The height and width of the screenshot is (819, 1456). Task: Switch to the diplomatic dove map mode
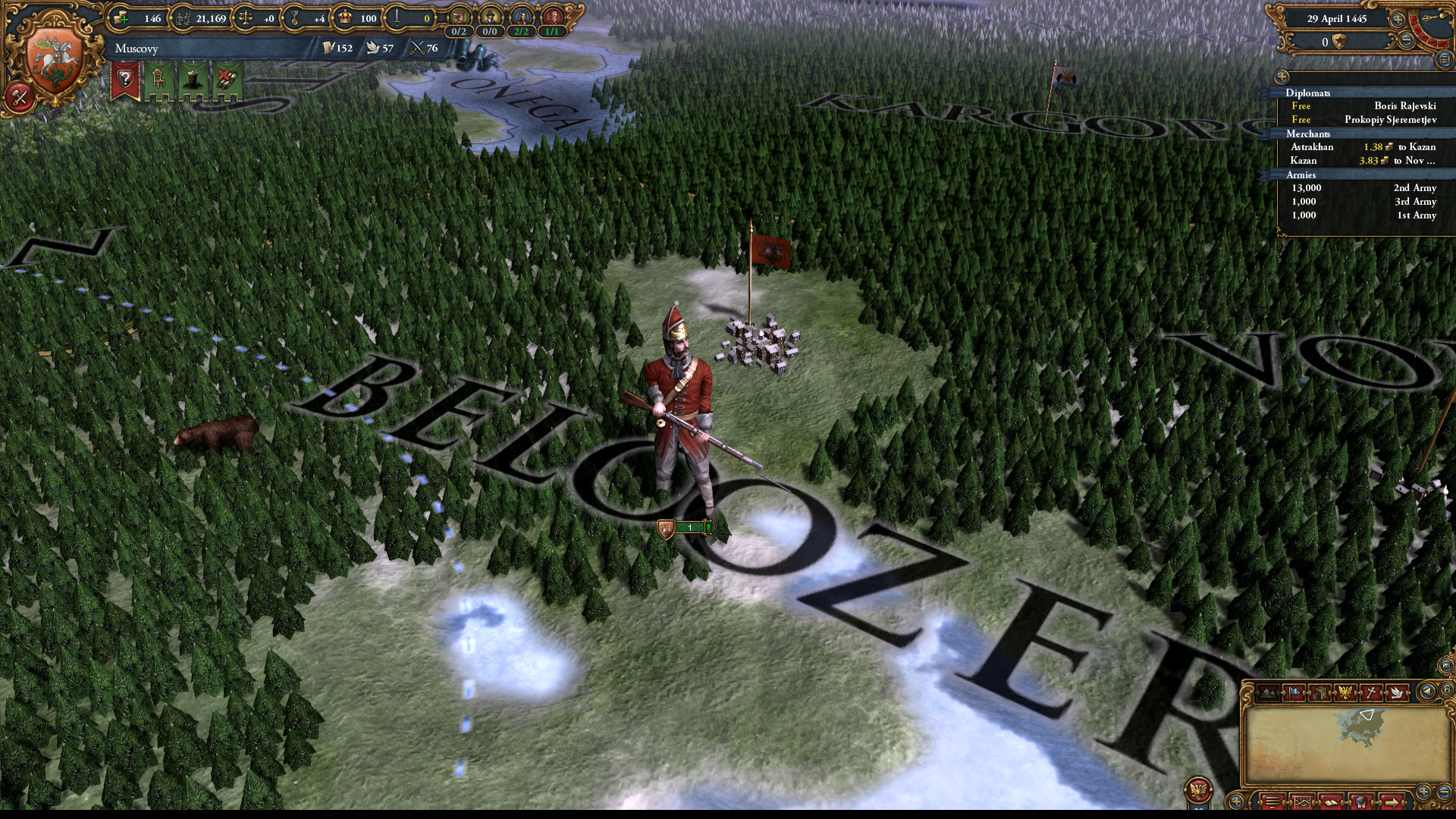[x=1396, y=692]
